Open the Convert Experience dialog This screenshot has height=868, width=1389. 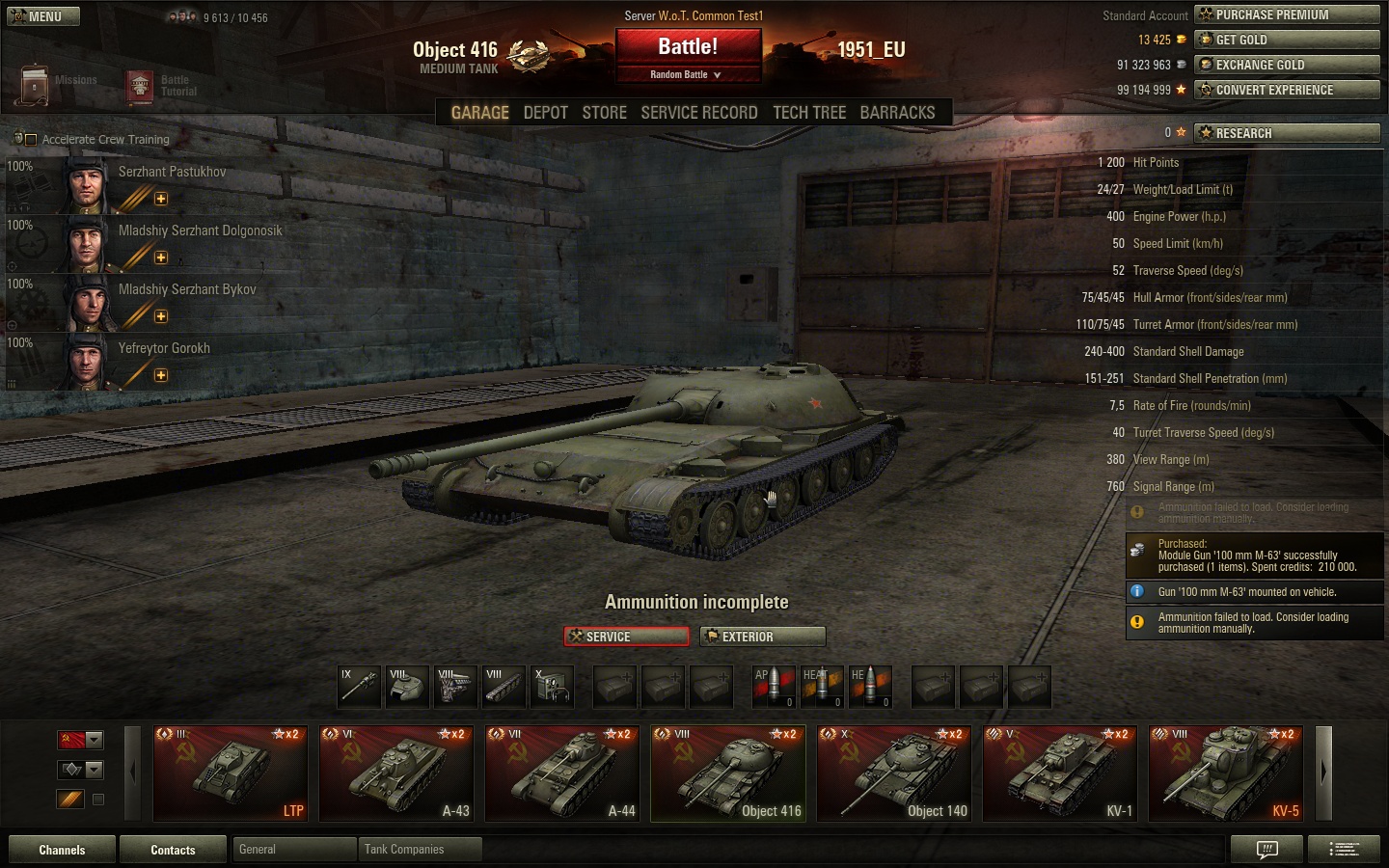pyautogui.click(x=1287, y=90)
